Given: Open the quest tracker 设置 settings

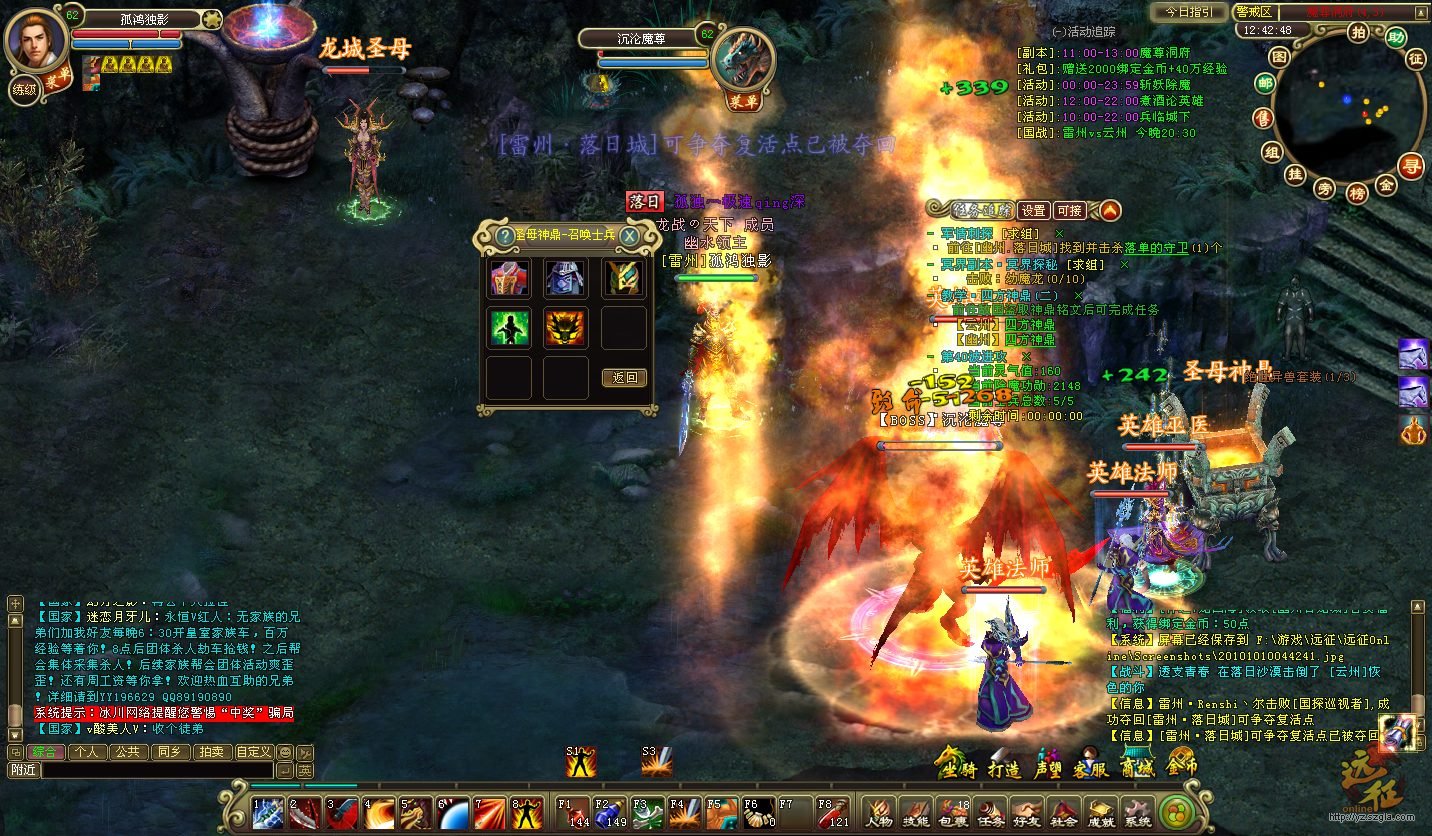Looking at the screenshot, I should tap(1033, 210).
